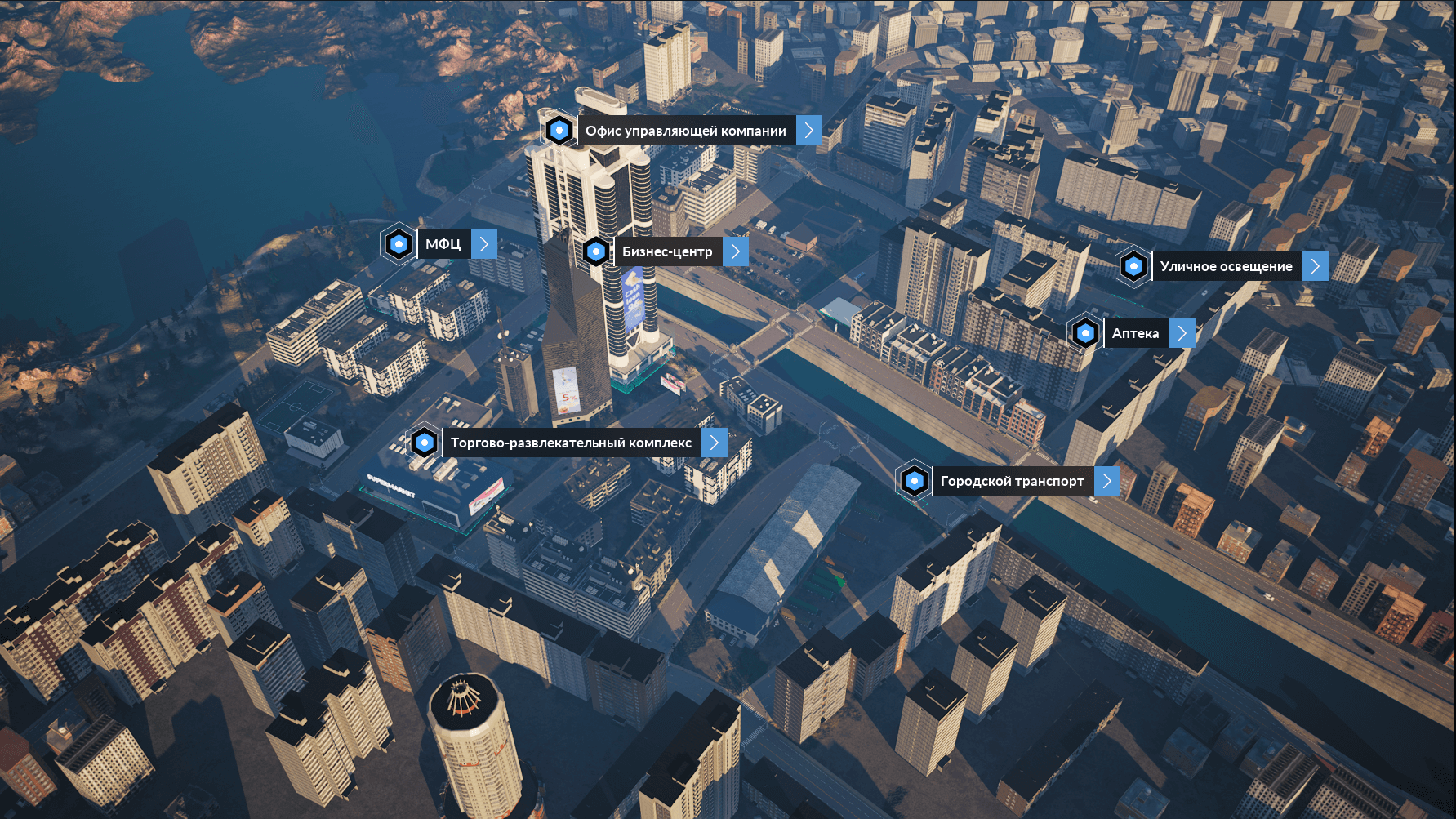The height and width of the screenshot is (819, 1456).
Task: Select the Бизнес-центр hexagon marker
Action: 596,251
